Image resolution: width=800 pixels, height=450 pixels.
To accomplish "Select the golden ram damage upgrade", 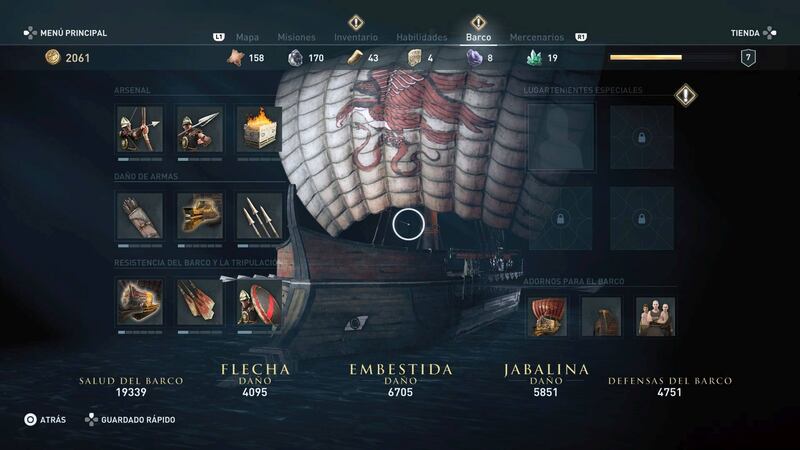I will click(x=199, y=215).
